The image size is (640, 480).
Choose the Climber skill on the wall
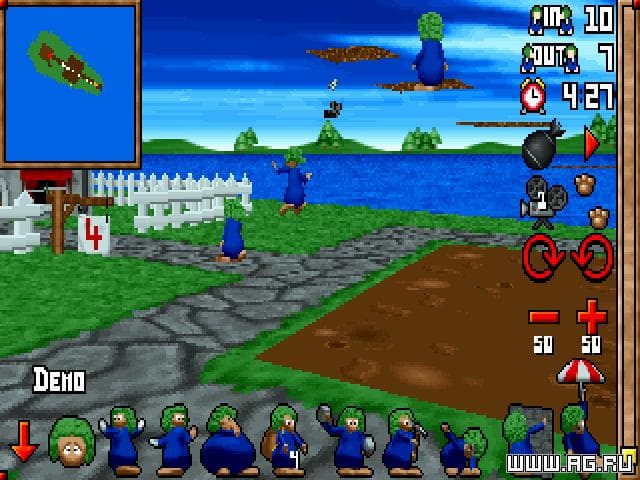[525, 435]
